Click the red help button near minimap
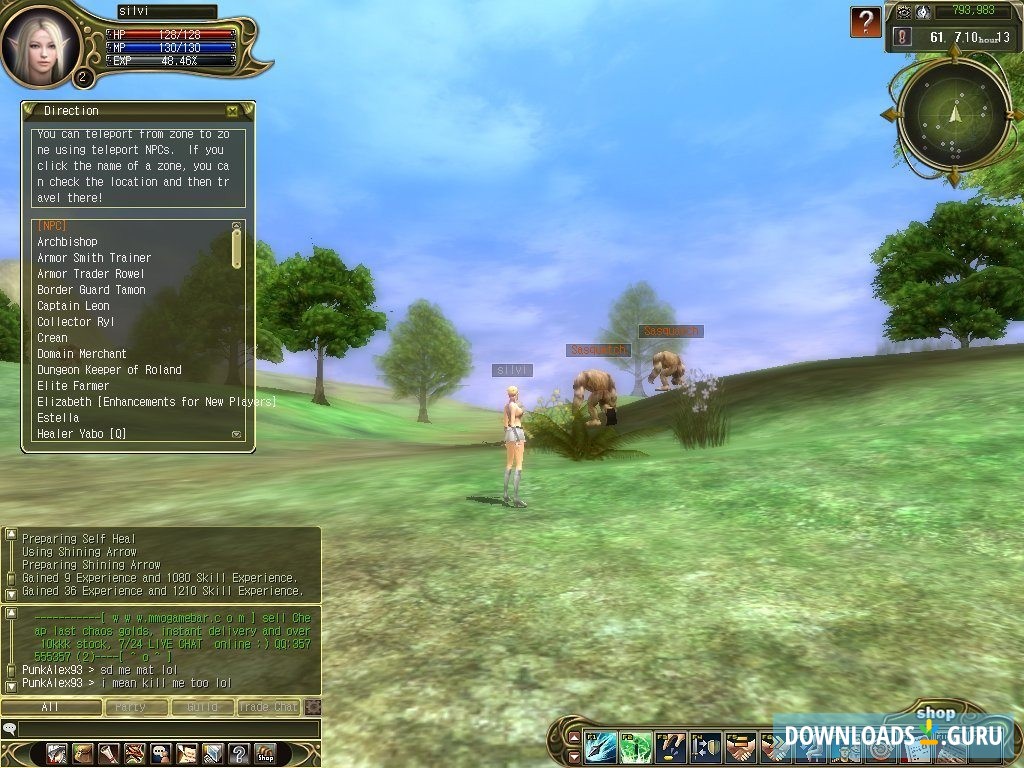The width and height of the screenshot is (1024, 768). point(866,21)
